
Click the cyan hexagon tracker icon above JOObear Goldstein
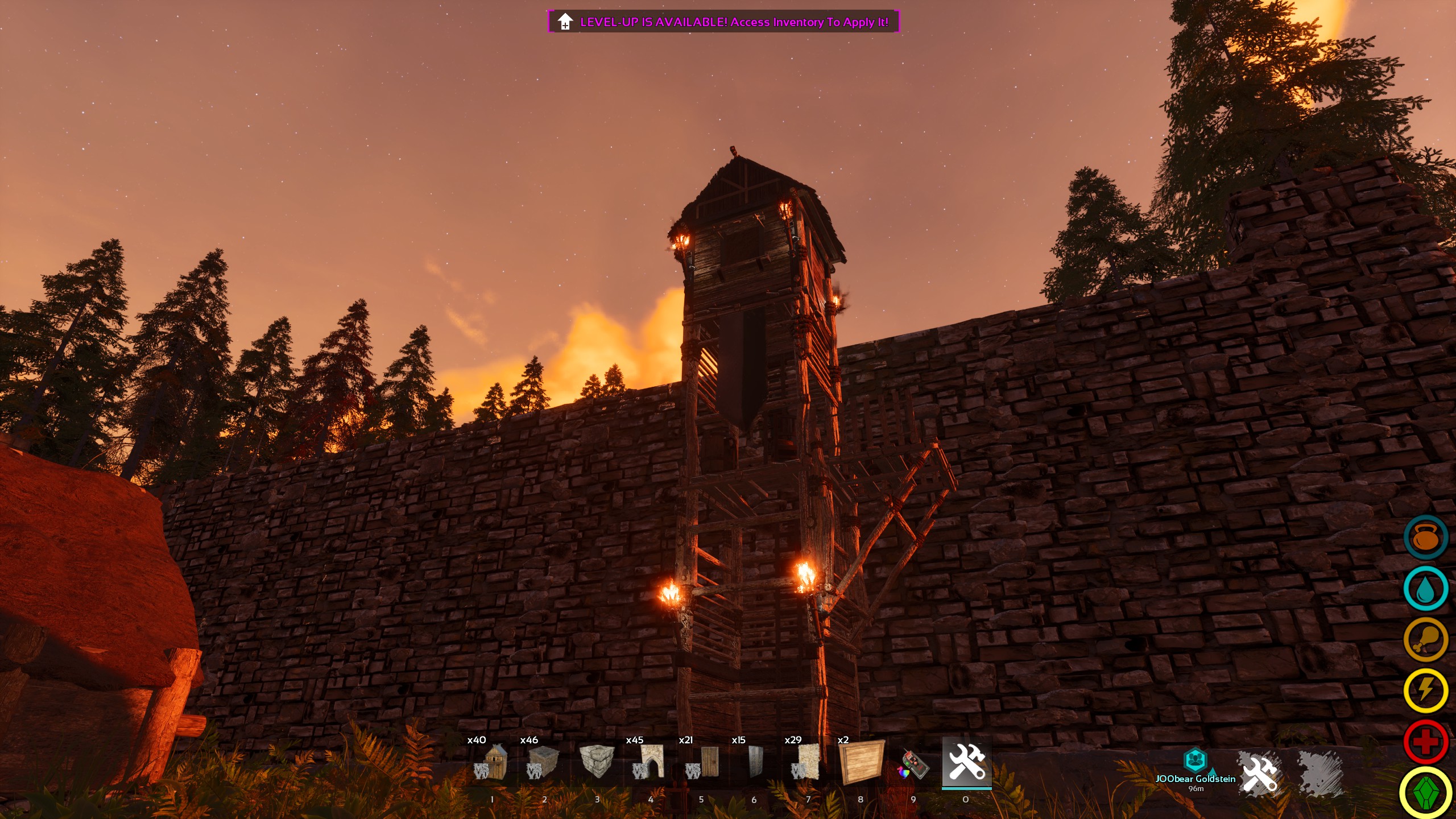tap(1196, 760)
